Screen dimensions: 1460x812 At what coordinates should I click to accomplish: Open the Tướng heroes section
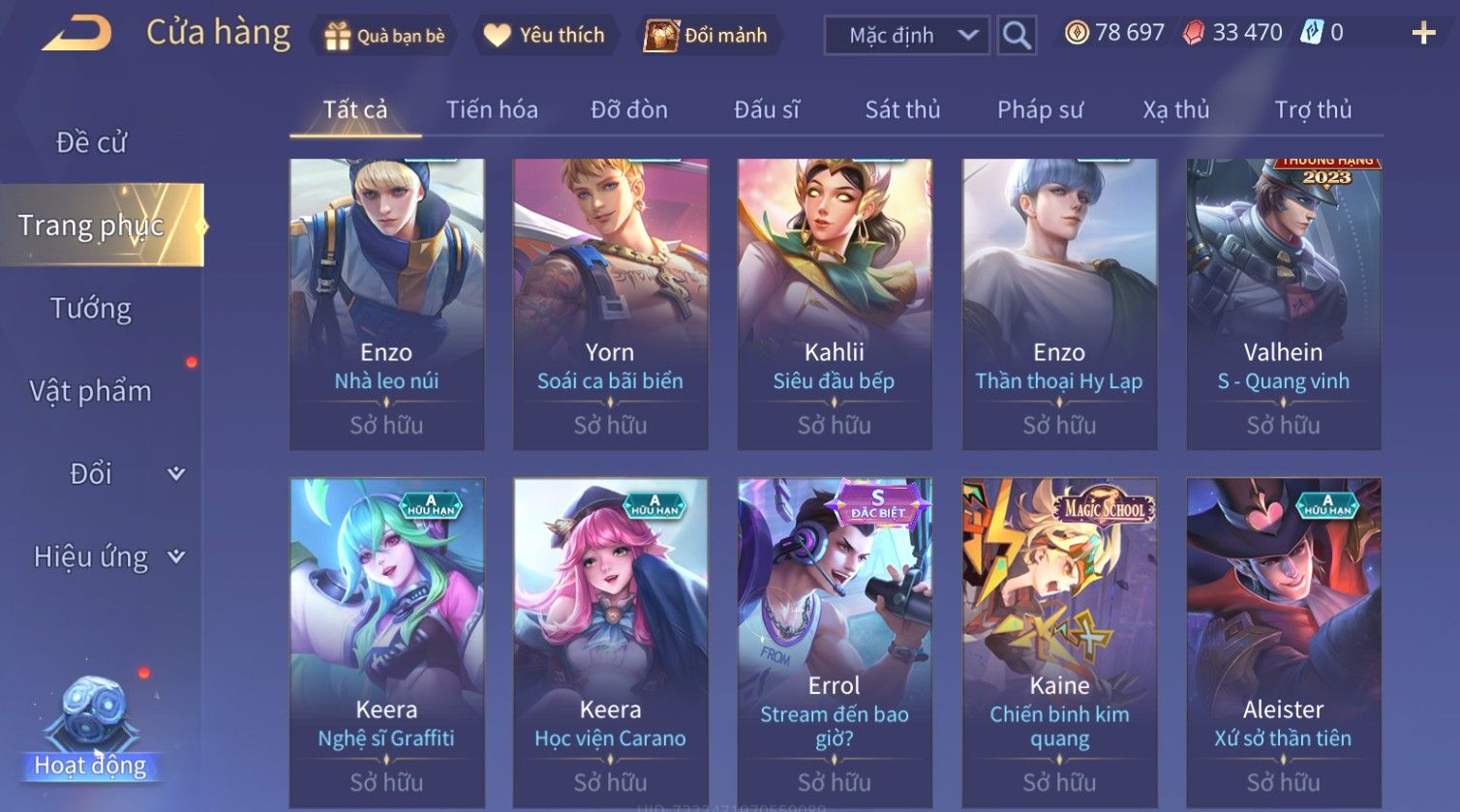[91, 309]
